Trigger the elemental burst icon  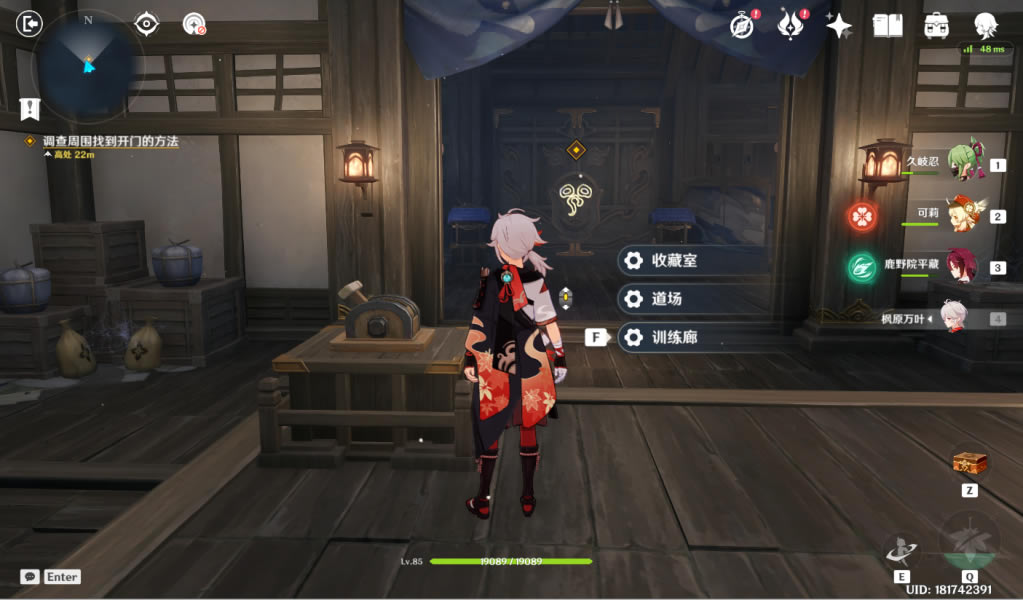[x=968, y=543]
